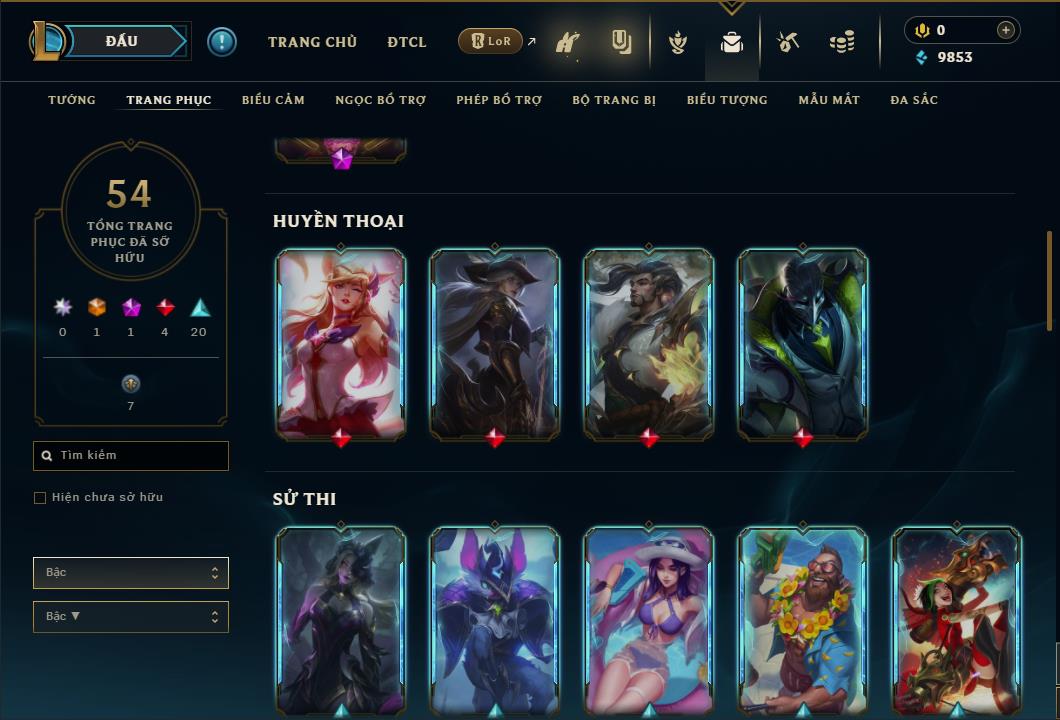Switch to the BỘ TRANG BỊ tab

point(614,100)
